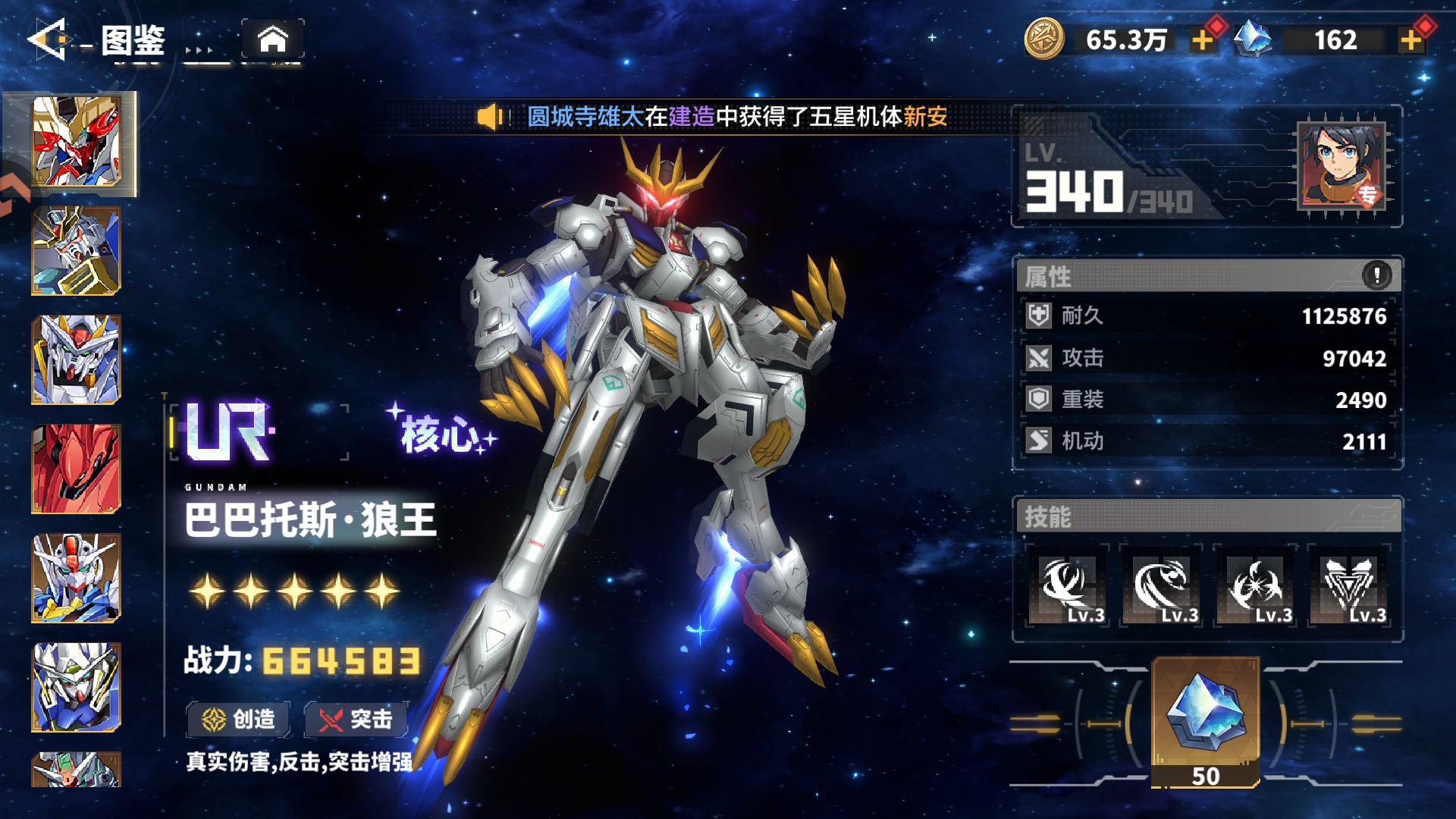Go back using the arrow beside 图鉴

tap(48, 39)
